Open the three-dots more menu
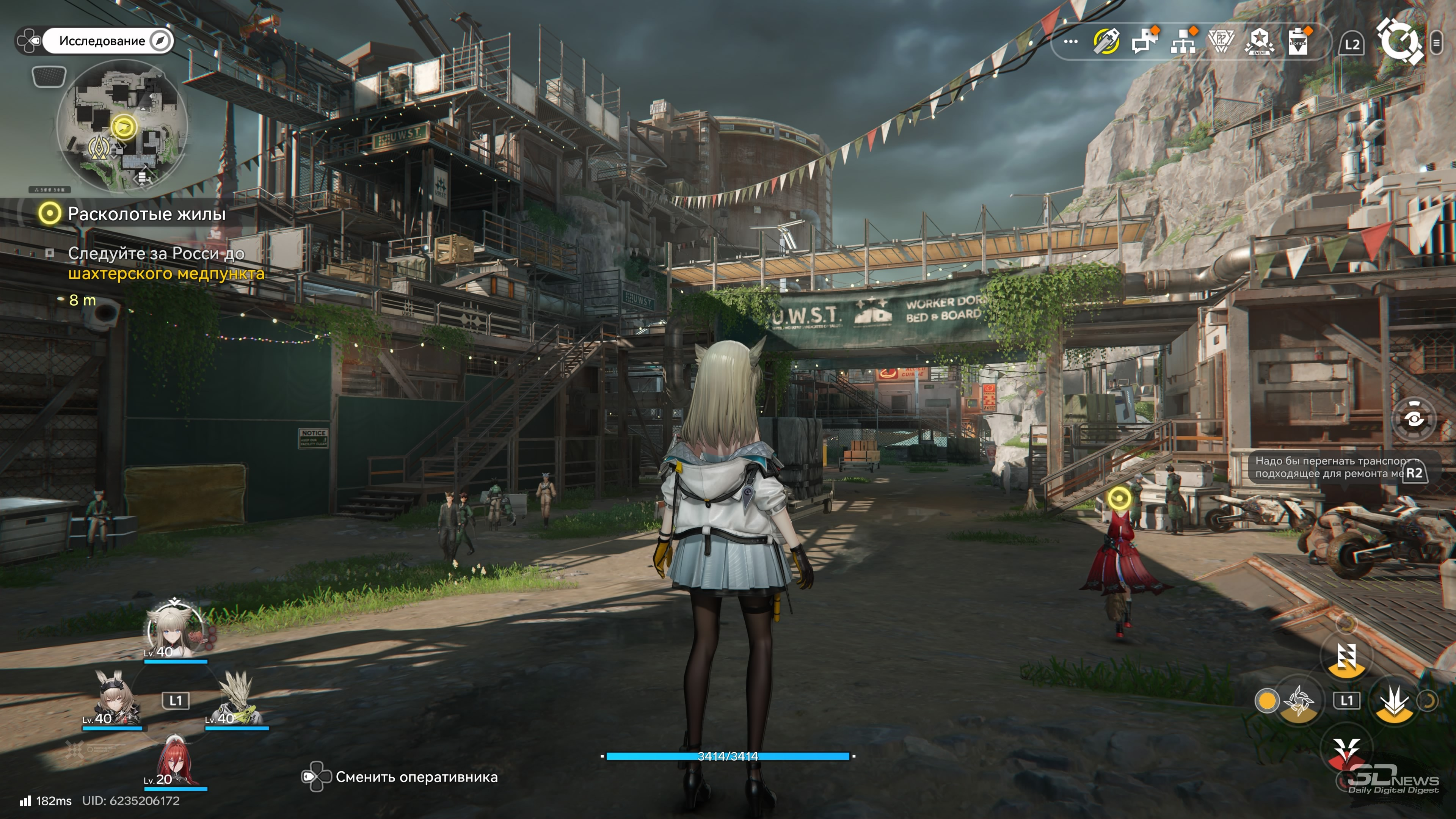1456x819 pixels. pos(1070,42)
